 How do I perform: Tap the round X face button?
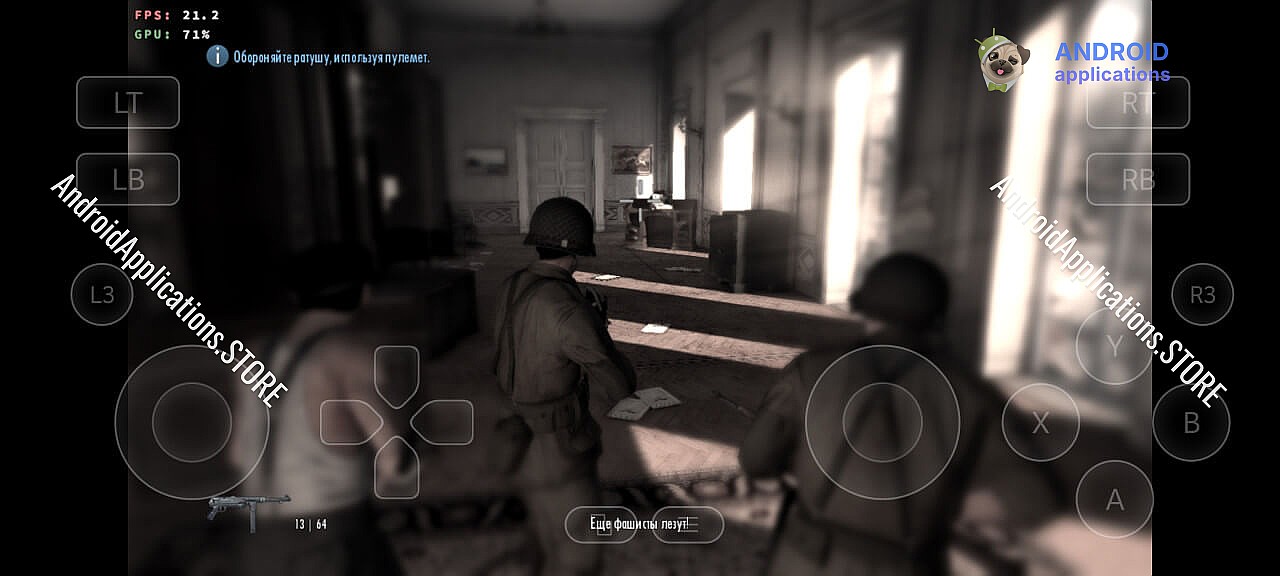(1041, 423)
